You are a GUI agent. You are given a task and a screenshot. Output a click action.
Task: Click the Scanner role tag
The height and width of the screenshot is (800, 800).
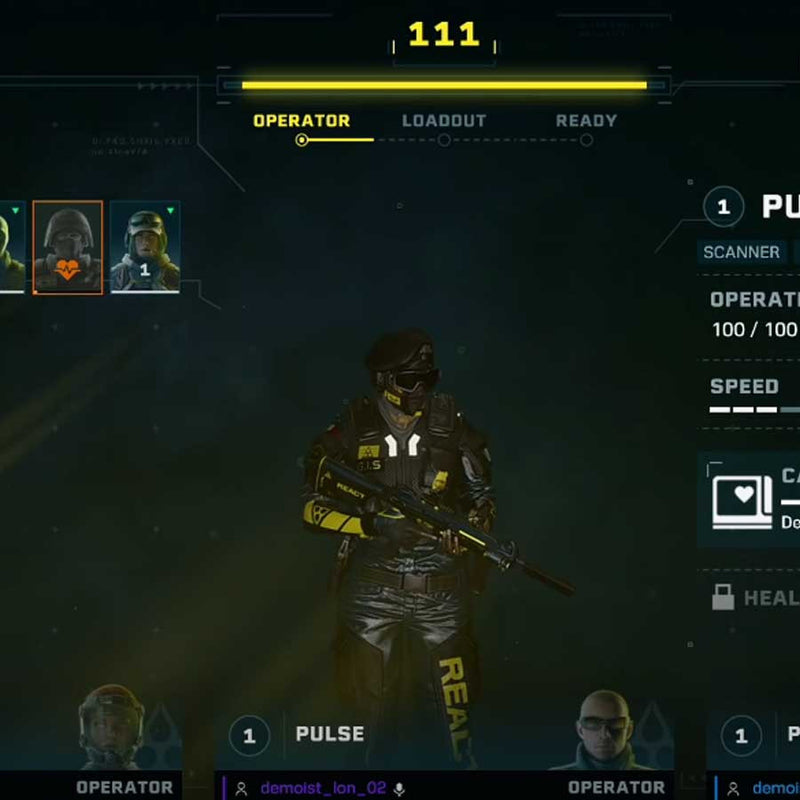(741, 252)
